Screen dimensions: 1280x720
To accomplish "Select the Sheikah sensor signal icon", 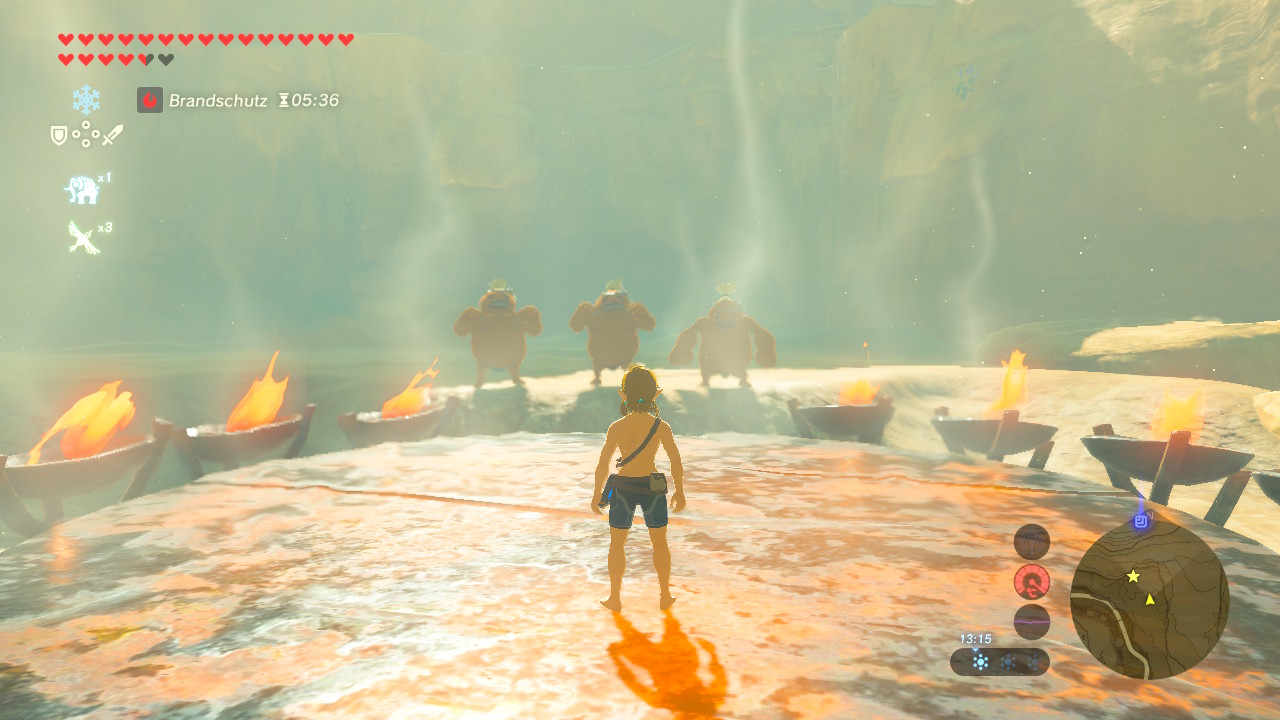I will point(1032,542).
